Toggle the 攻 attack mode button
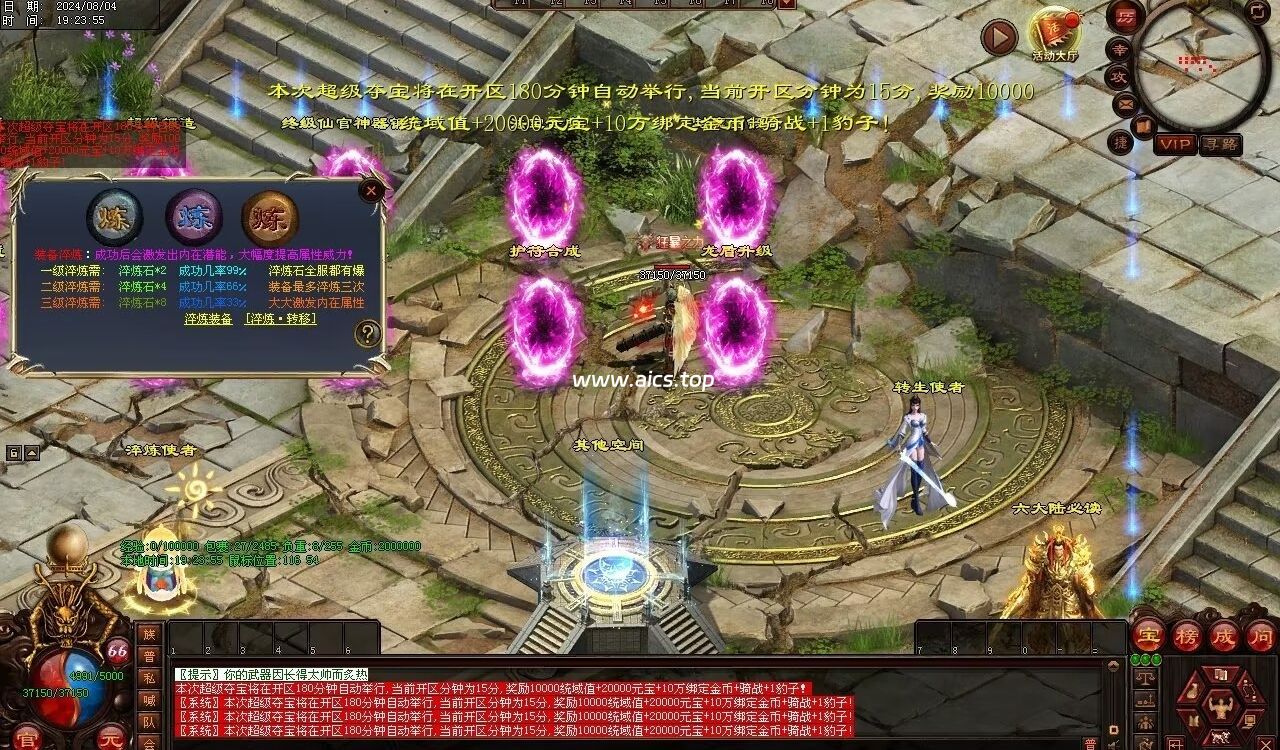1280x750 pixels. click(x=1120, y=76)
